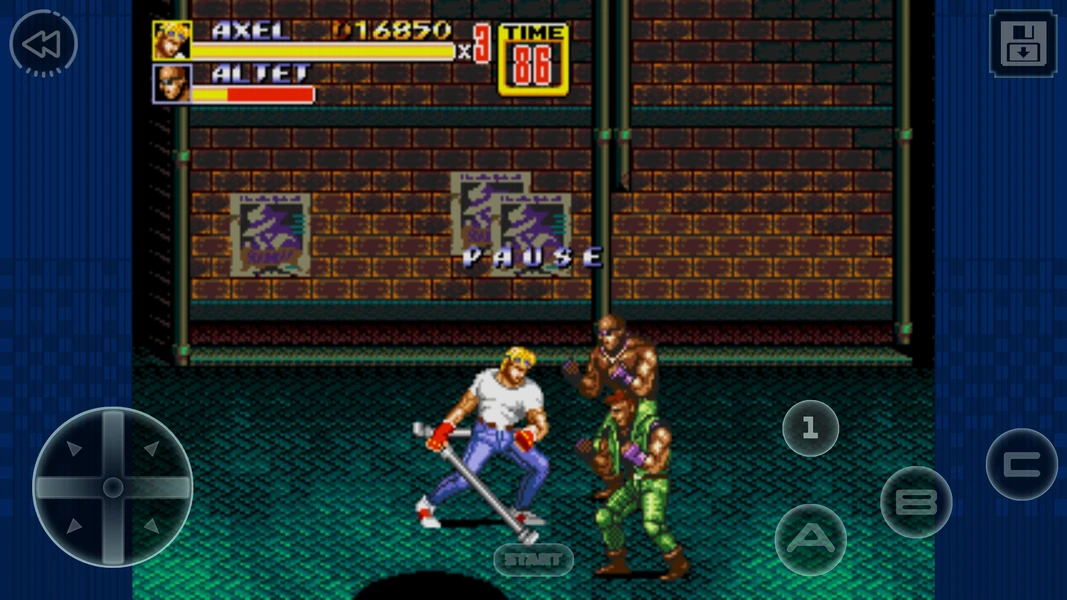Tap the START button
The width and height of the screenshot is (1067, 600).
(533, 560)
